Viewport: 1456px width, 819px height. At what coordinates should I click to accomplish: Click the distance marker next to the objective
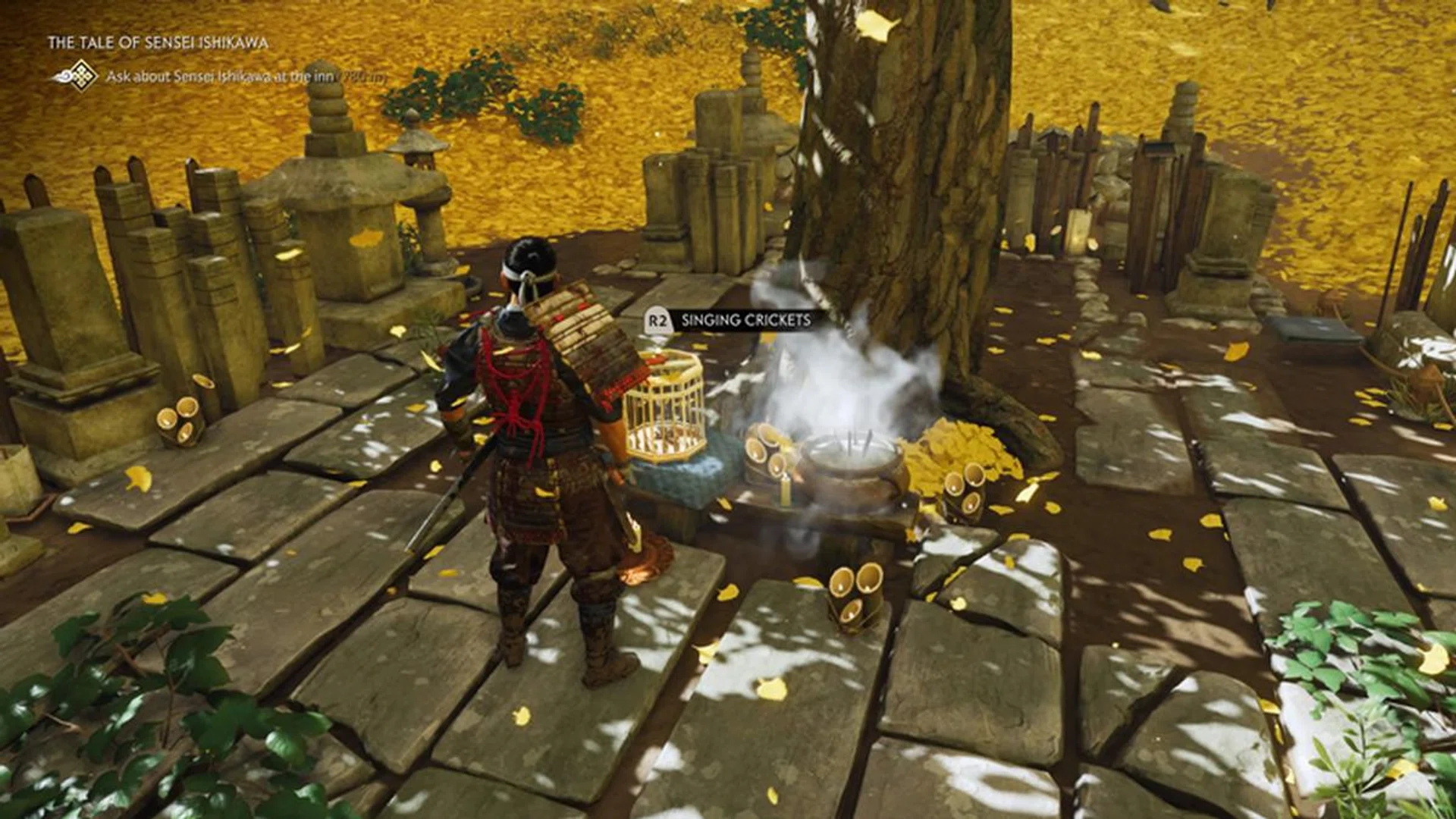click(355, 77)
